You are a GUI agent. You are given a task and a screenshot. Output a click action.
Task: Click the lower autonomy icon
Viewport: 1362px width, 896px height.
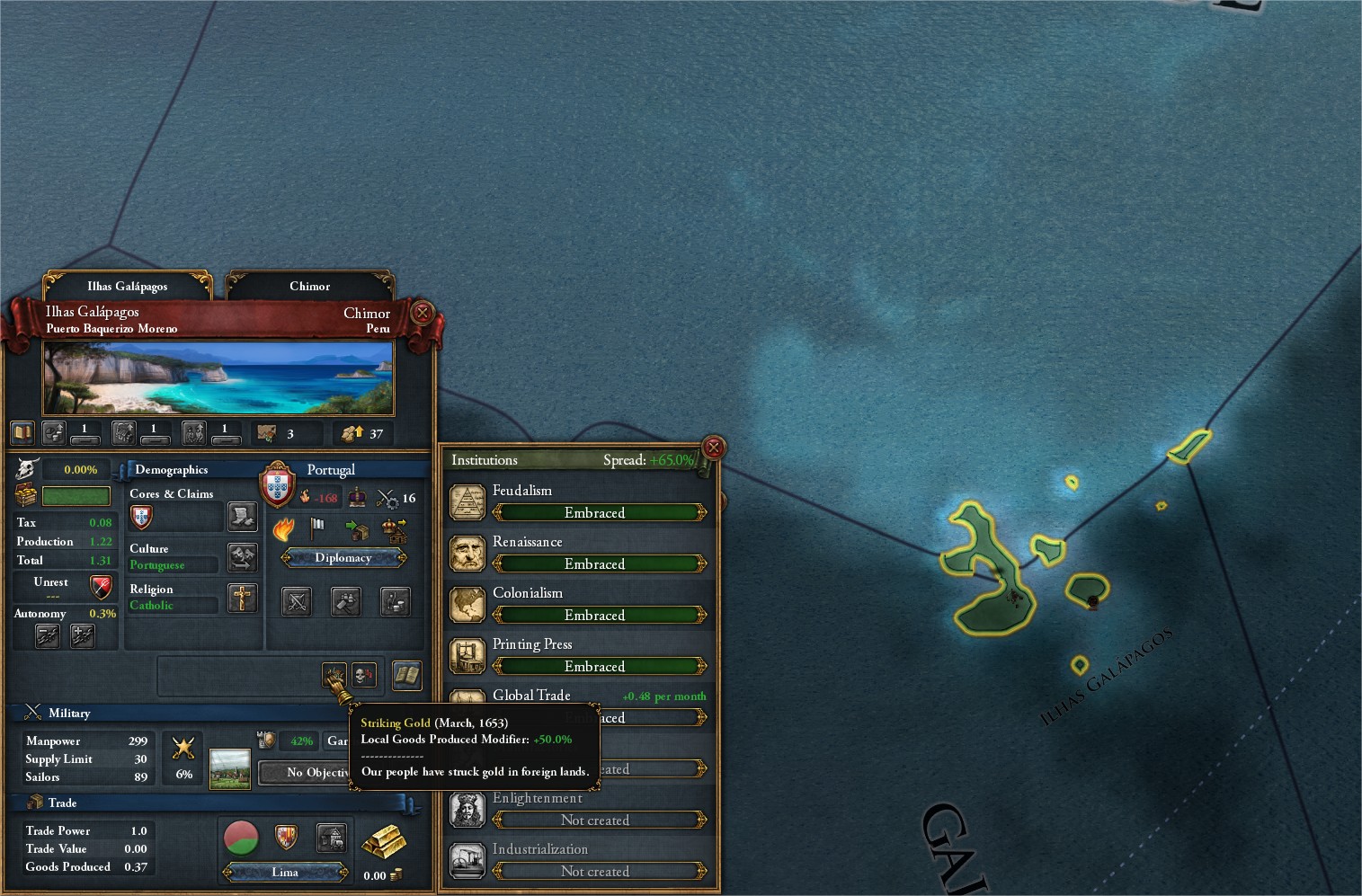pos(48,634)
